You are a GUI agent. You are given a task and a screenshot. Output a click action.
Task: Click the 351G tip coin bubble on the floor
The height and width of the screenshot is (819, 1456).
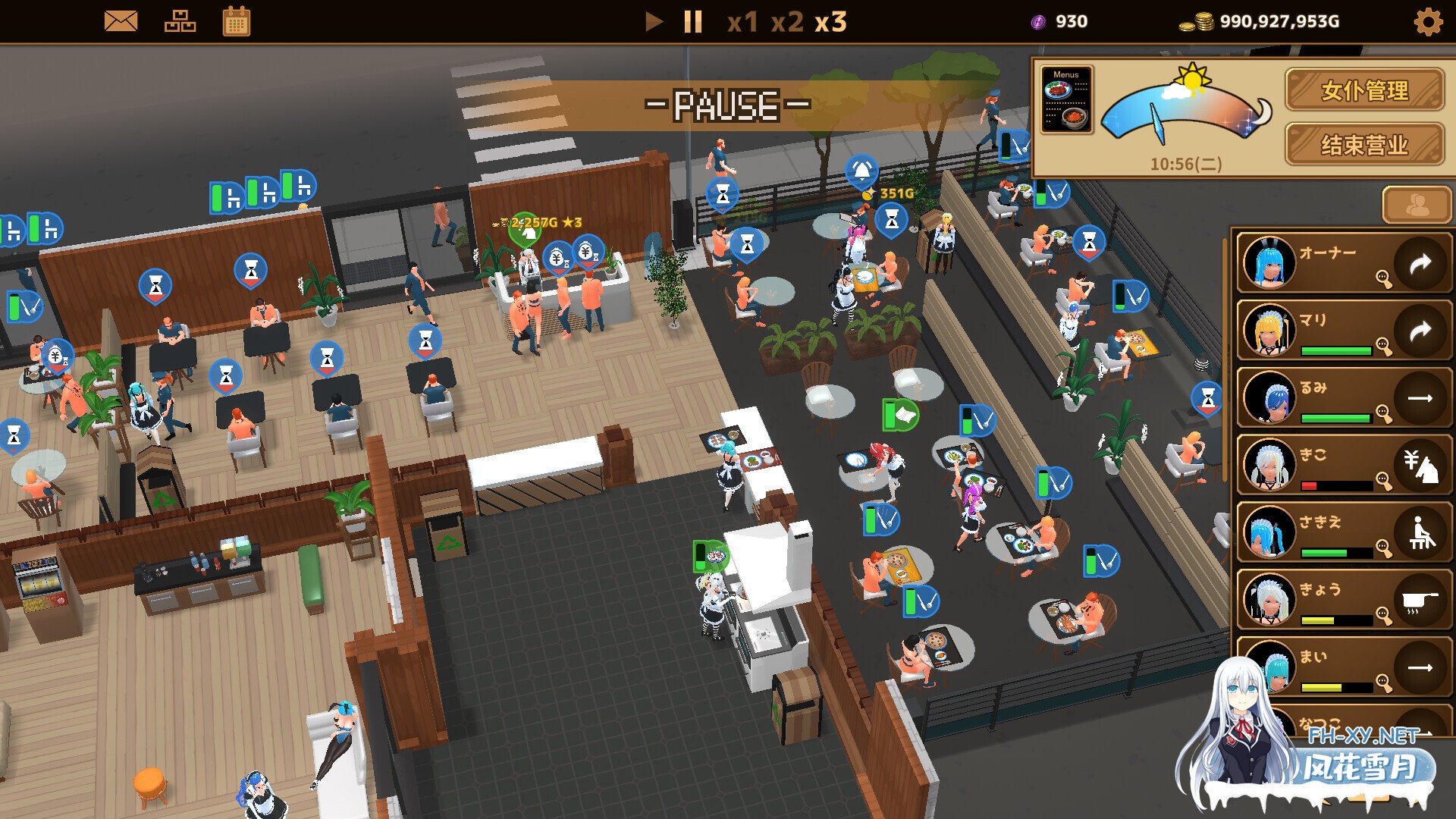point(871,194)
